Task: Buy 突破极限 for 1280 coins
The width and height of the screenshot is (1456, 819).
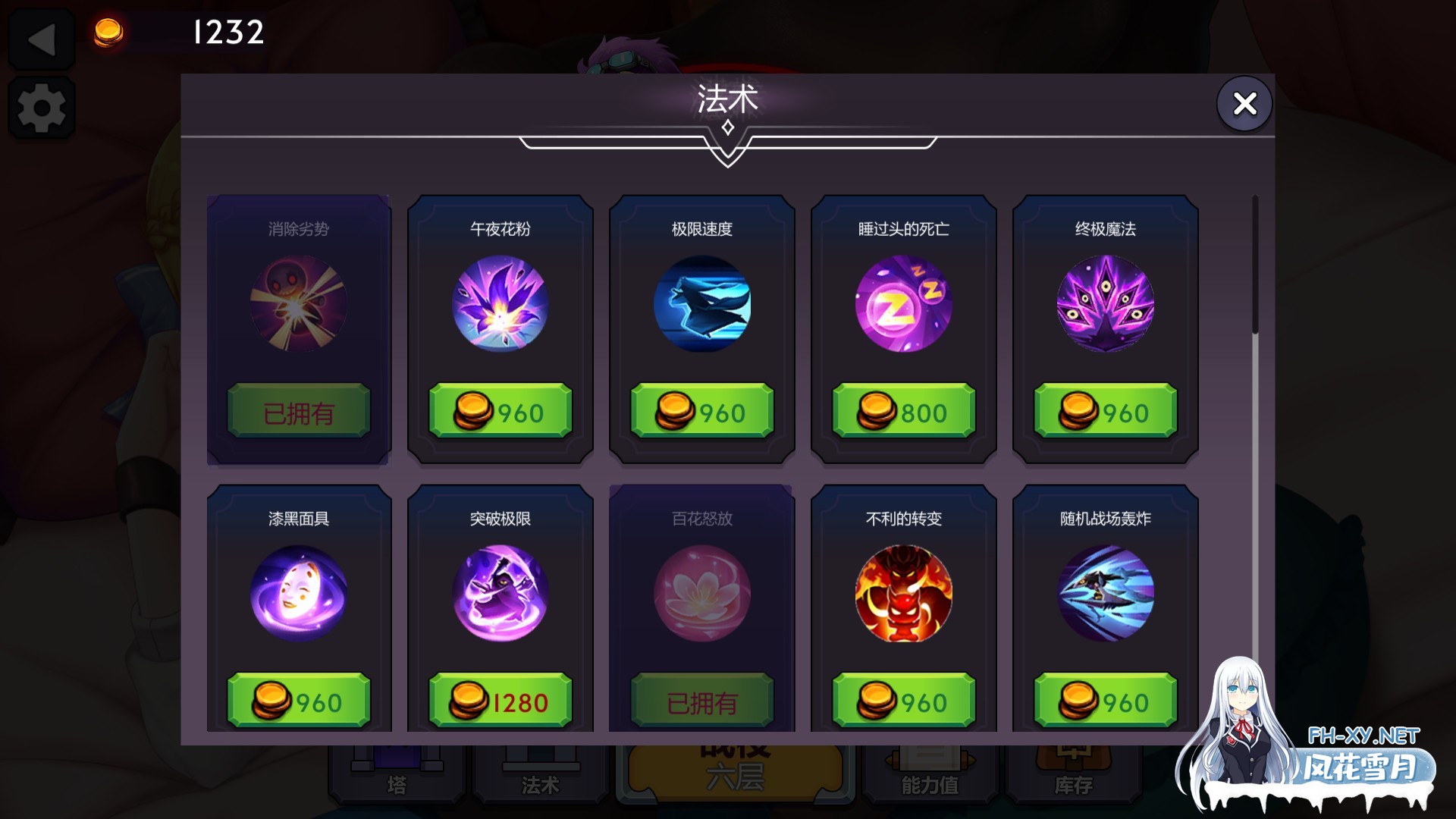Action: coord(498,701)
